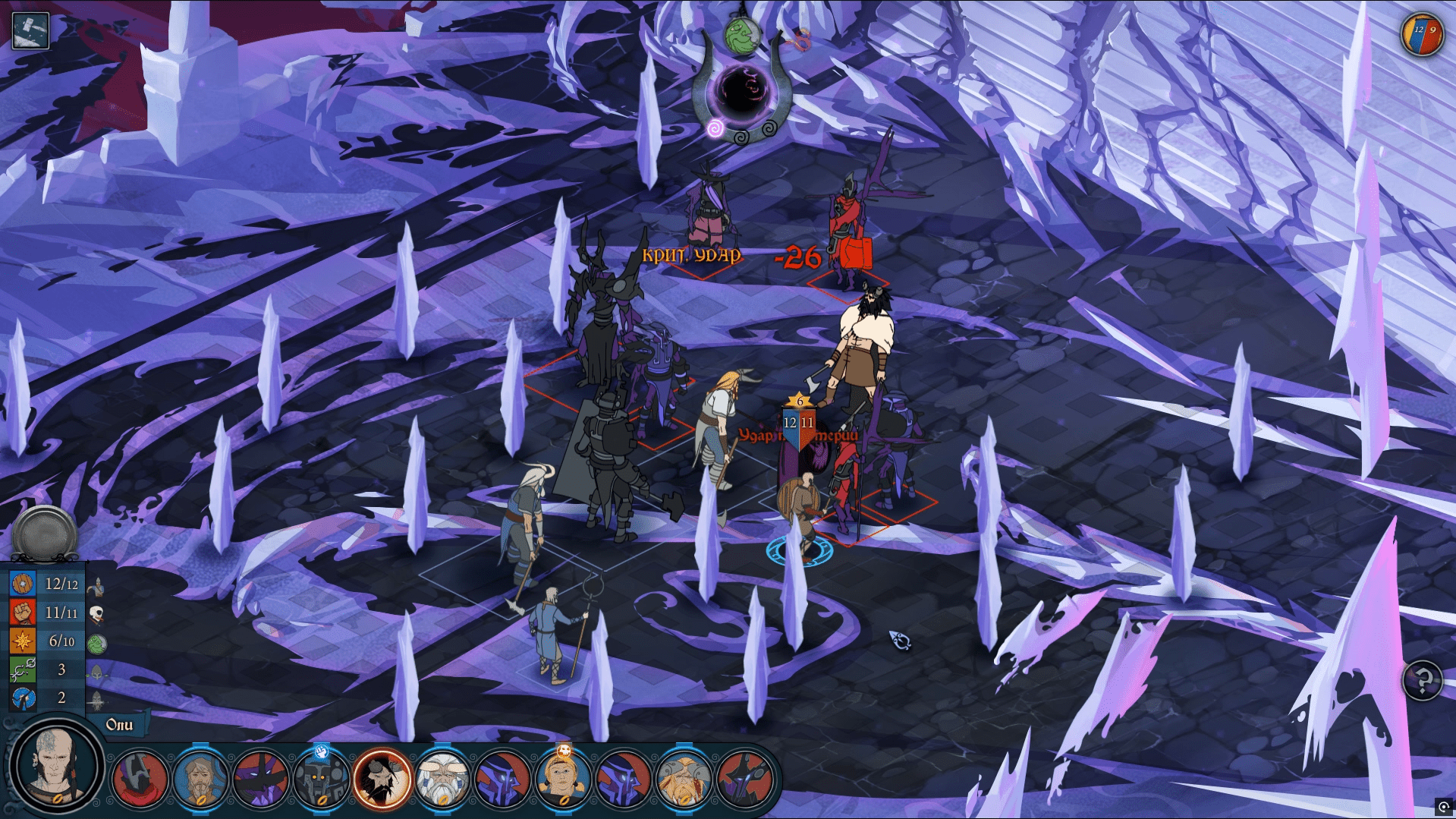Pick the horned-helmet blond varl portrait
Screen dimensions: 1456x819
tap(683, 779)
